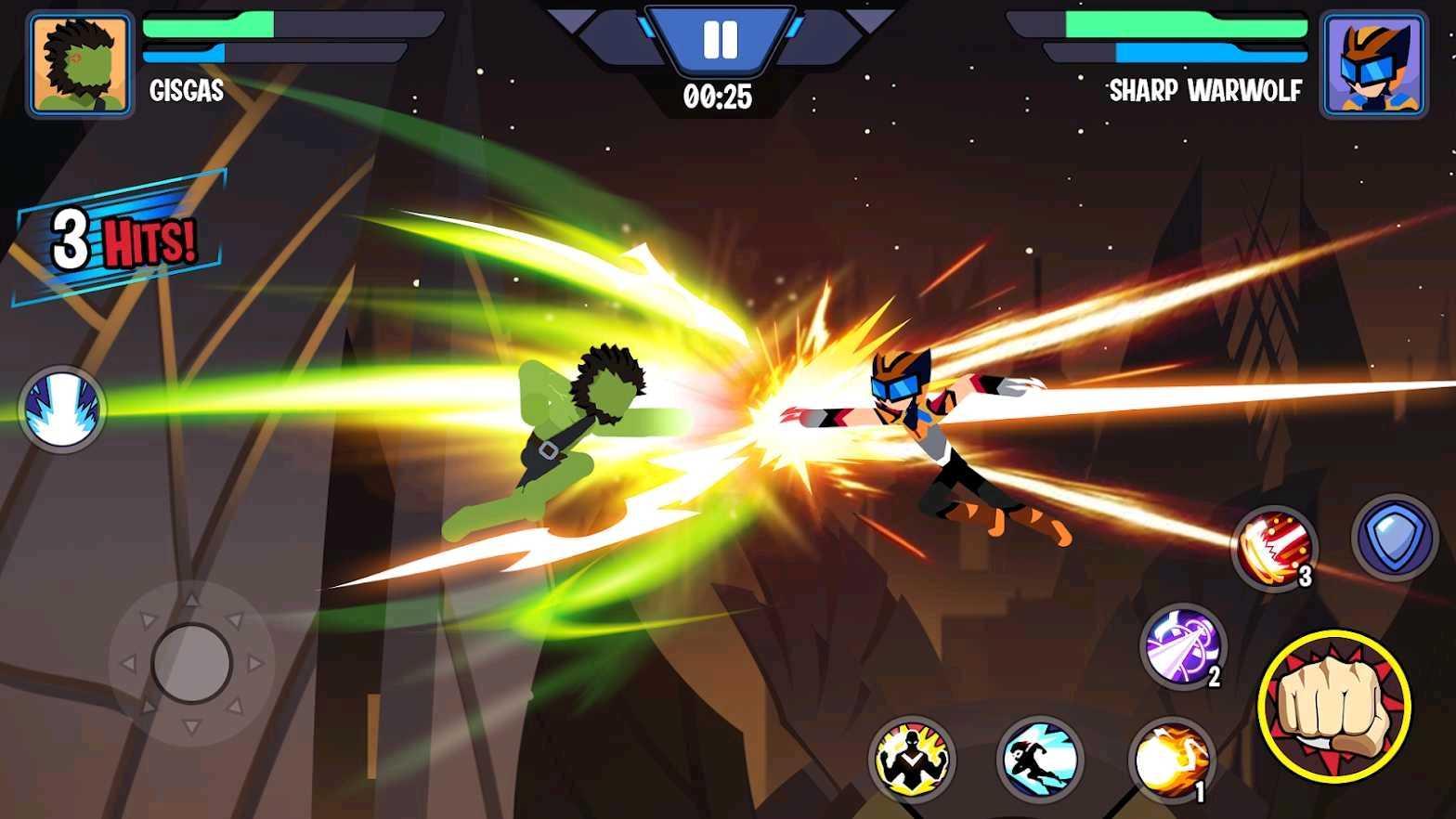Trigger the power-up transformation skill
This screenshot has height=819, width=1456.
tap(914, 761)
